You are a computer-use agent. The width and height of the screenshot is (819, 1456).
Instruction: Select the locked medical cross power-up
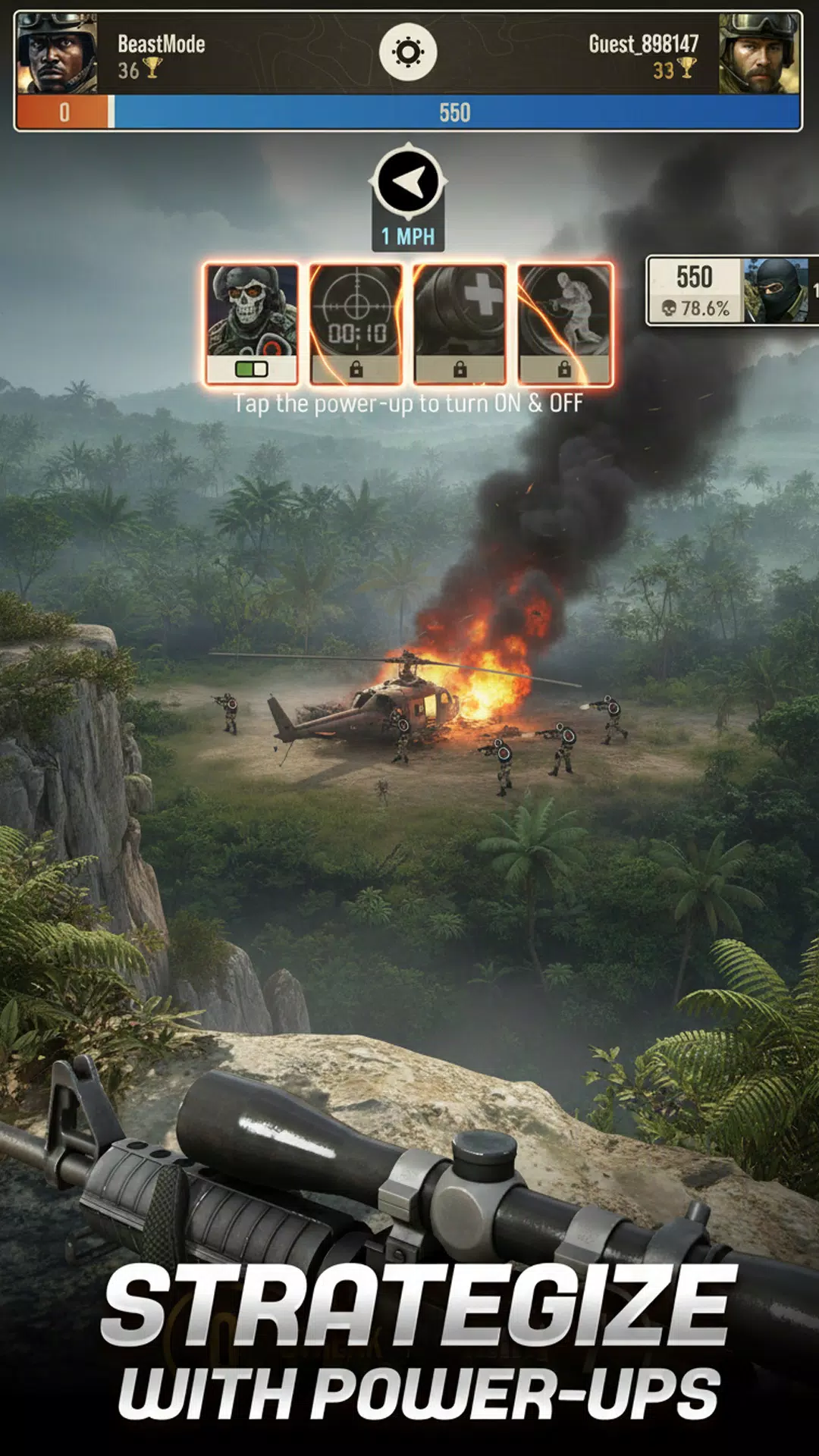[x=460, y=324]
